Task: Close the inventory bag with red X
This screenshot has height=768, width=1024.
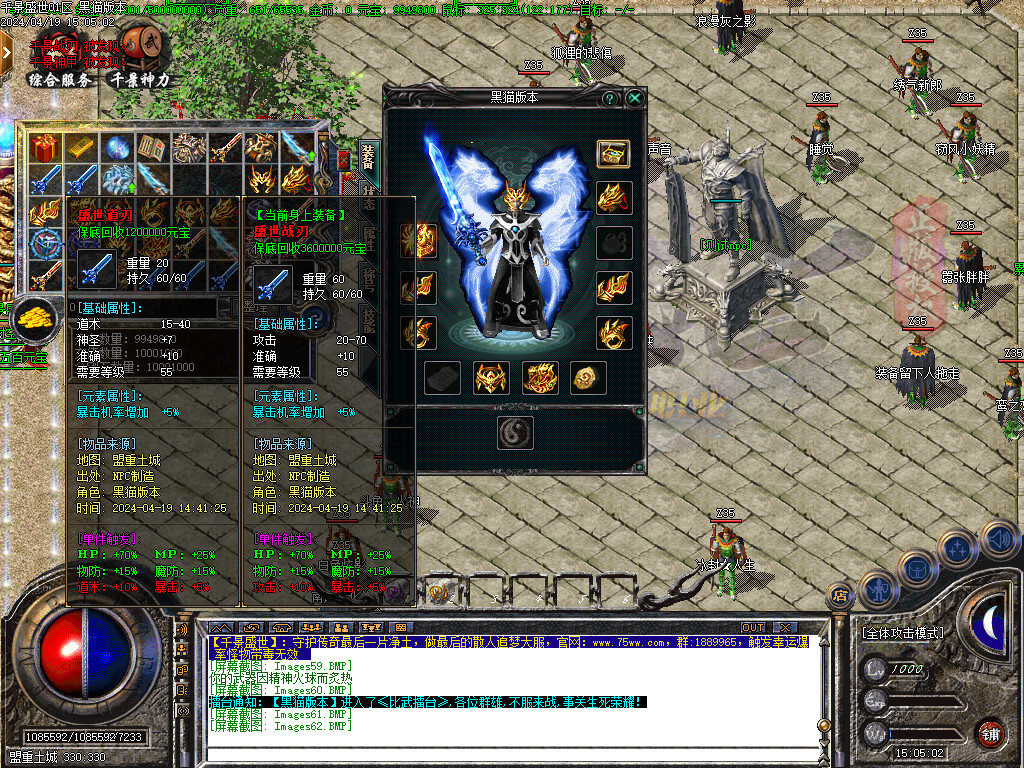Action: click(x=343, y=159)
